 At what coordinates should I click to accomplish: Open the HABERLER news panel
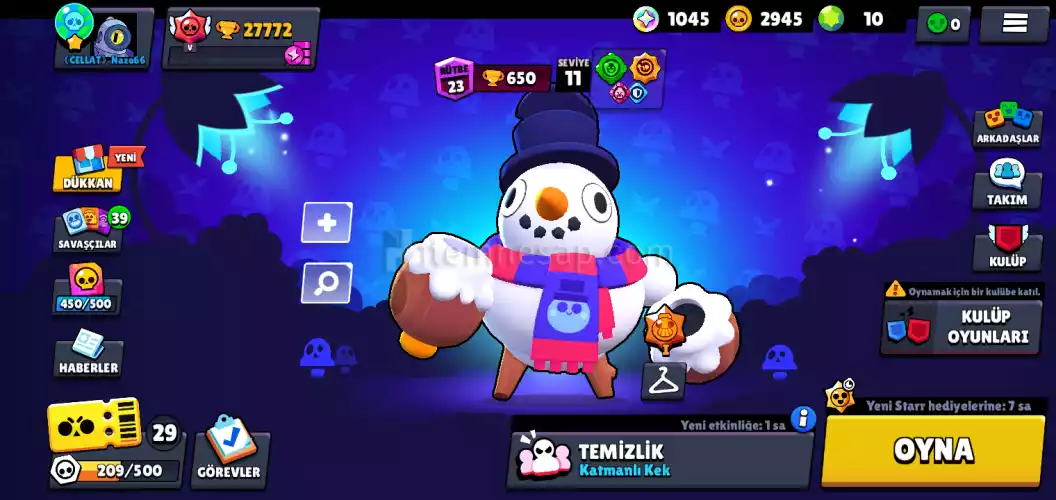point(89,355)
